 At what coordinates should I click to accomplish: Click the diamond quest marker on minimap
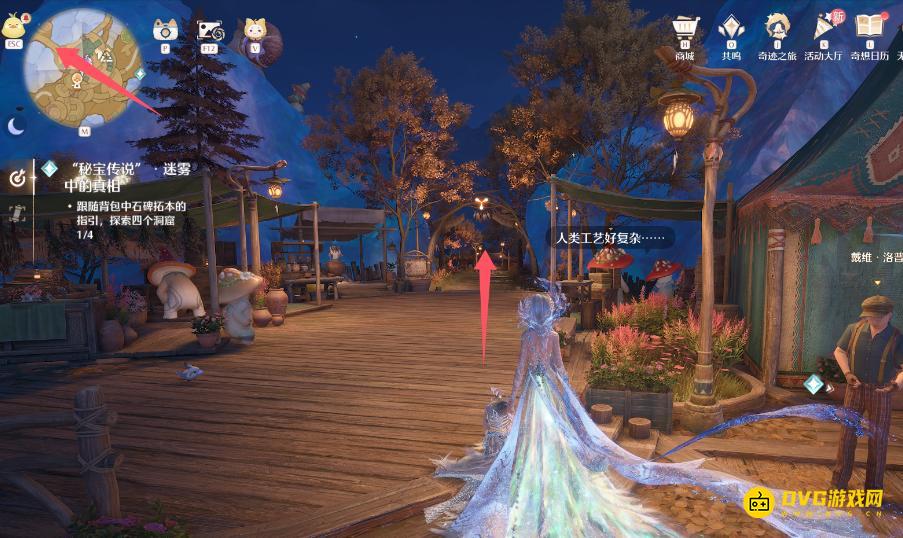[x=140, y=74]
